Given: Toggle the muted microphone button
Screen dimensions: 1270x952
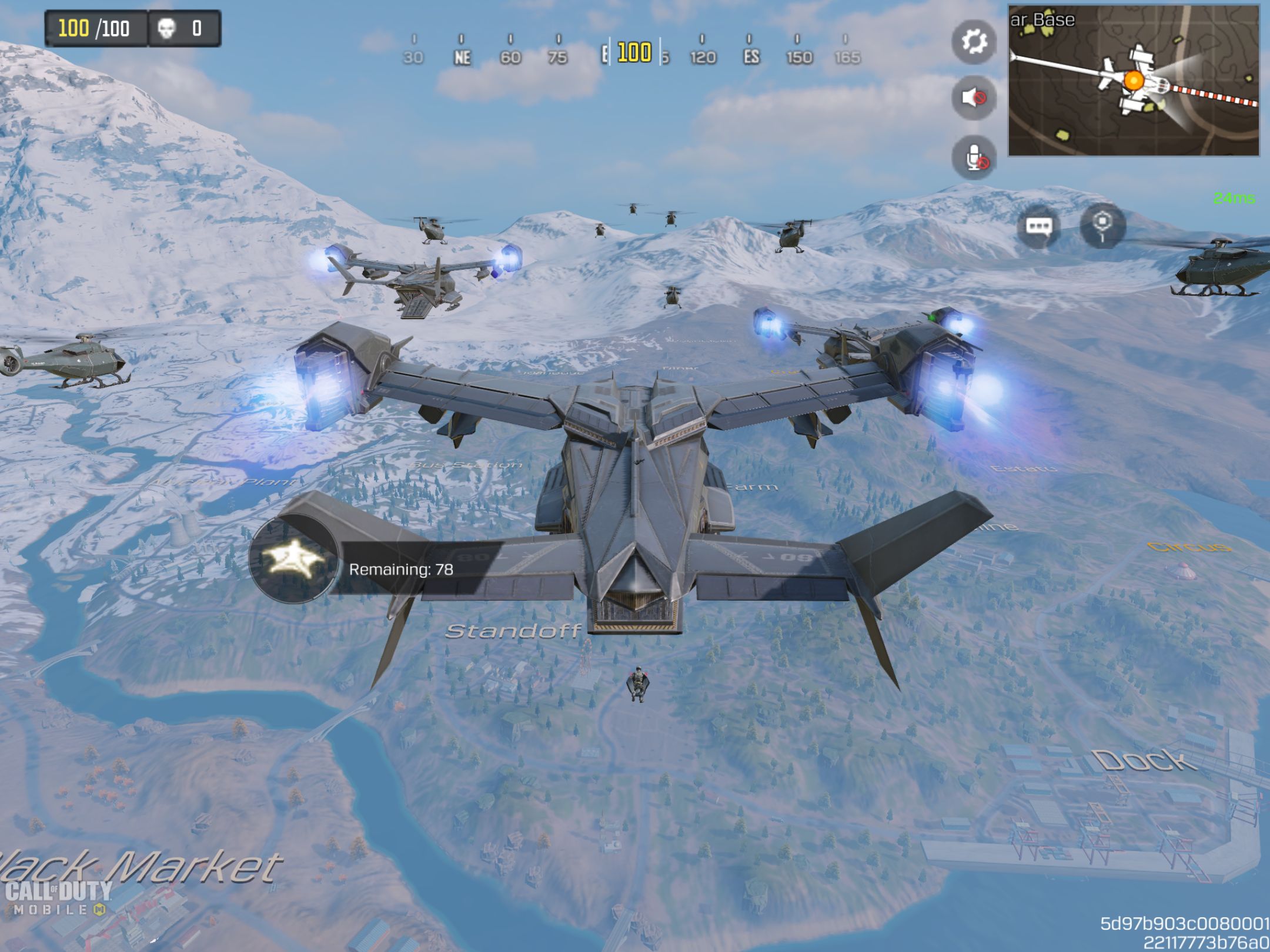Looking at the screenshot, I should (x=974, y=157).
